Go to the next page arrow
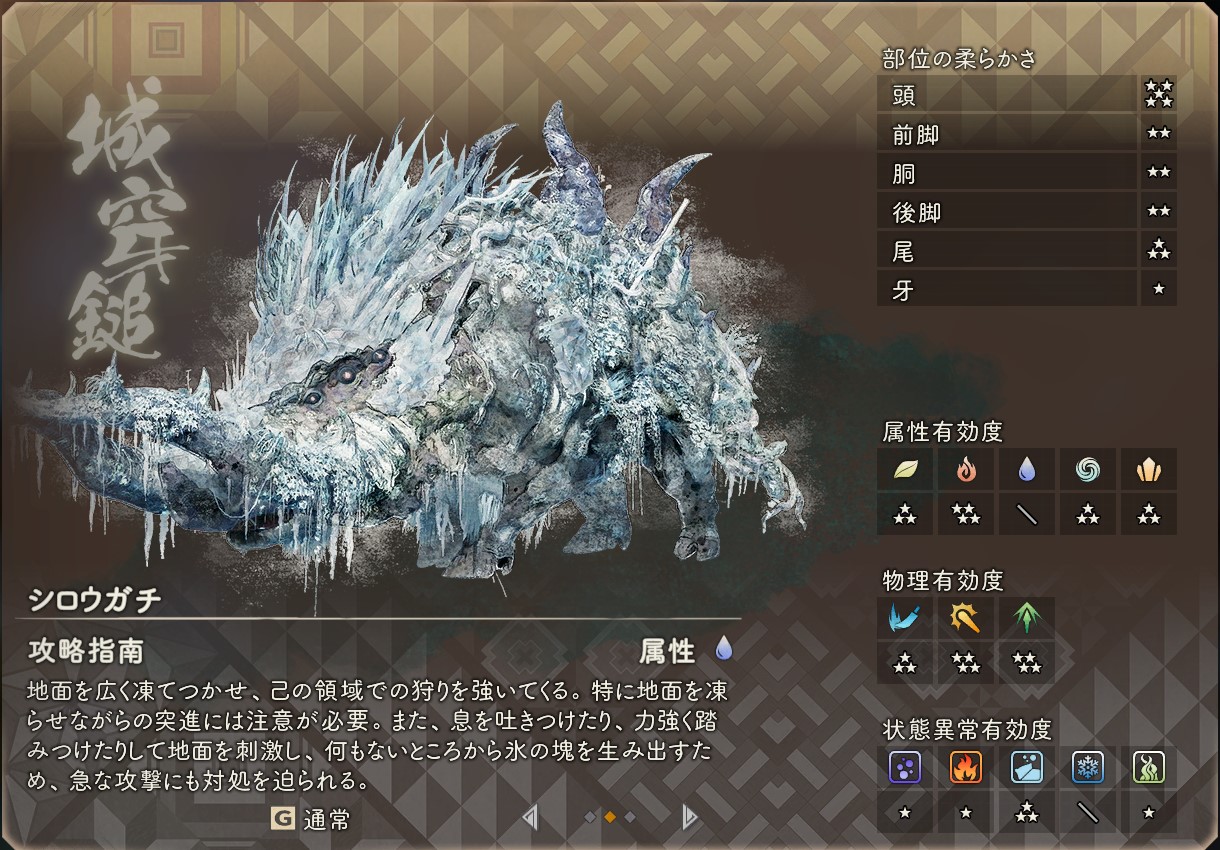 (x=689, y=818)
